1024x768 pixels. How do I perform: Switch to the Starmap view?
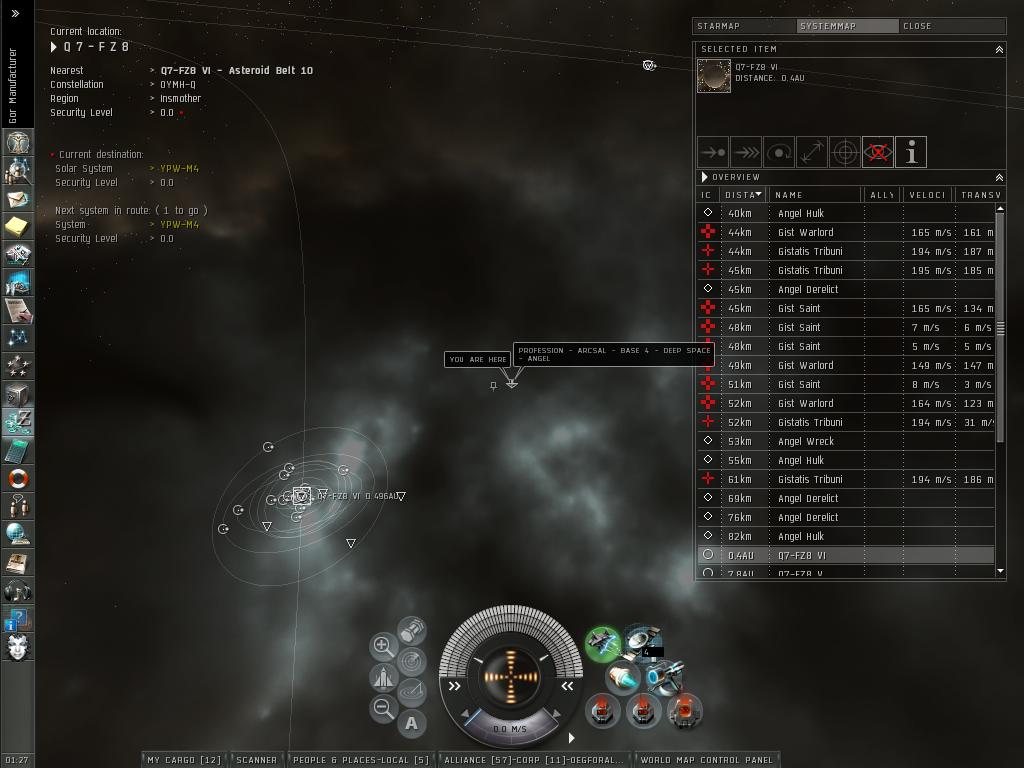[744, 26]
